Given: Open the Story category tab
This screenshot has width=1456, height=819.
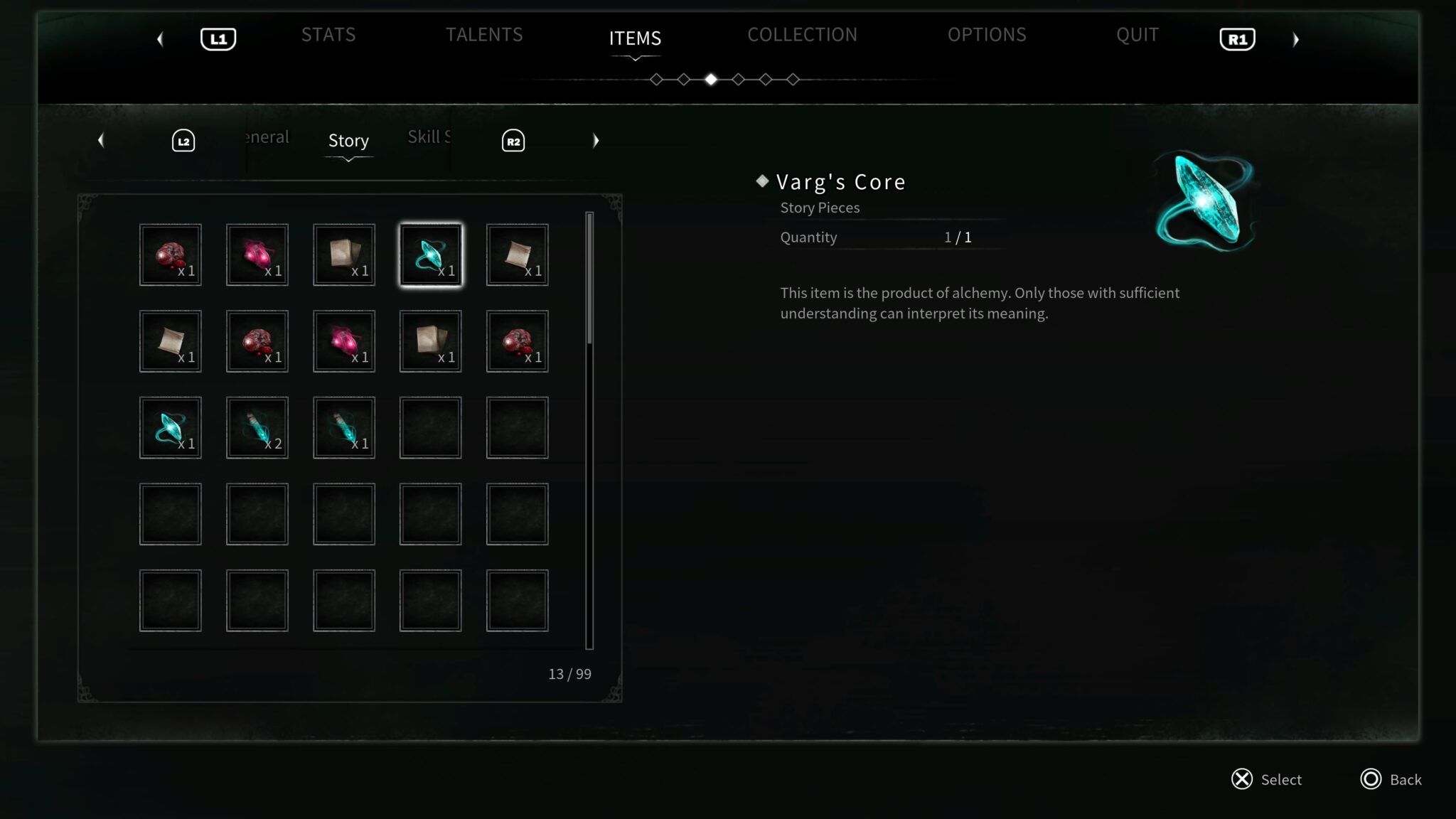Looking at the screenshot, I should 348,140.
